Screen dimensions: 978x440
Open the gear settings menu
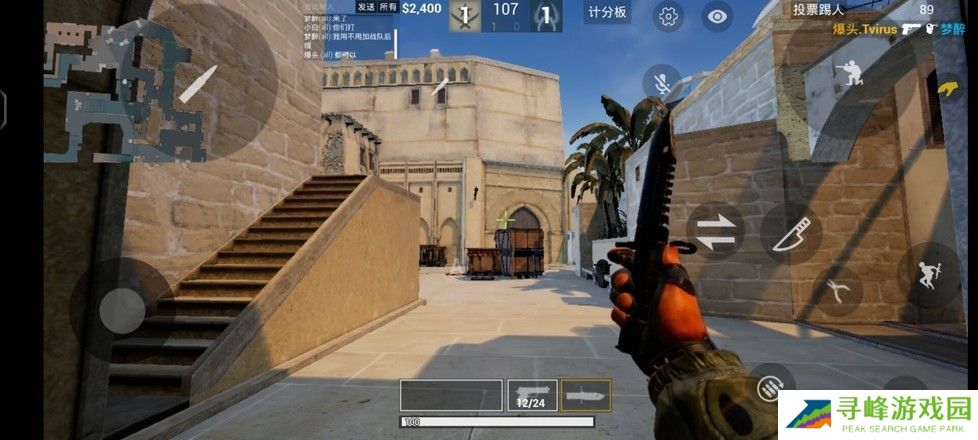(668, 16)
